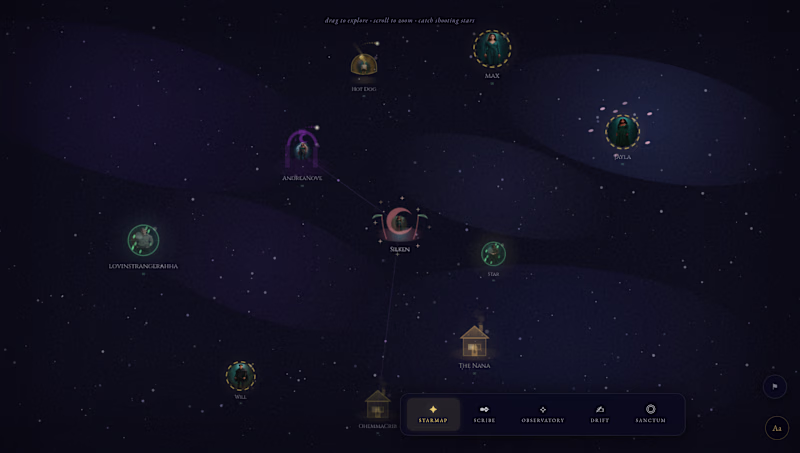Toggle the Aa text size button
Image resolution: width=800 pixels, height=453 pixels.
(776, 428)
